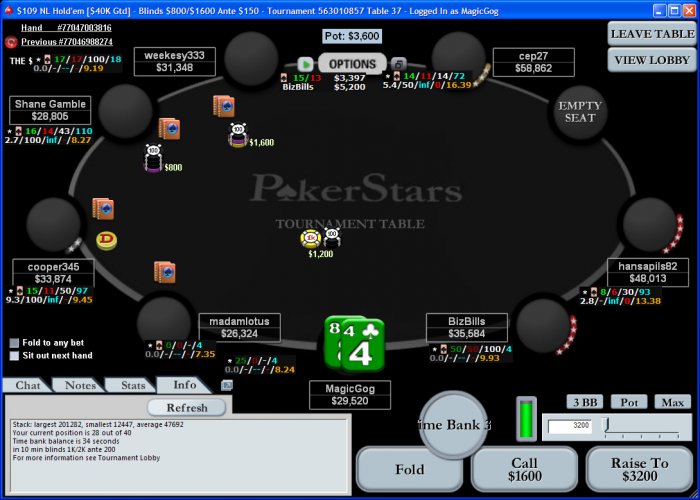Select the Max bet shortcut
The image size is (700, 500).
672,402
